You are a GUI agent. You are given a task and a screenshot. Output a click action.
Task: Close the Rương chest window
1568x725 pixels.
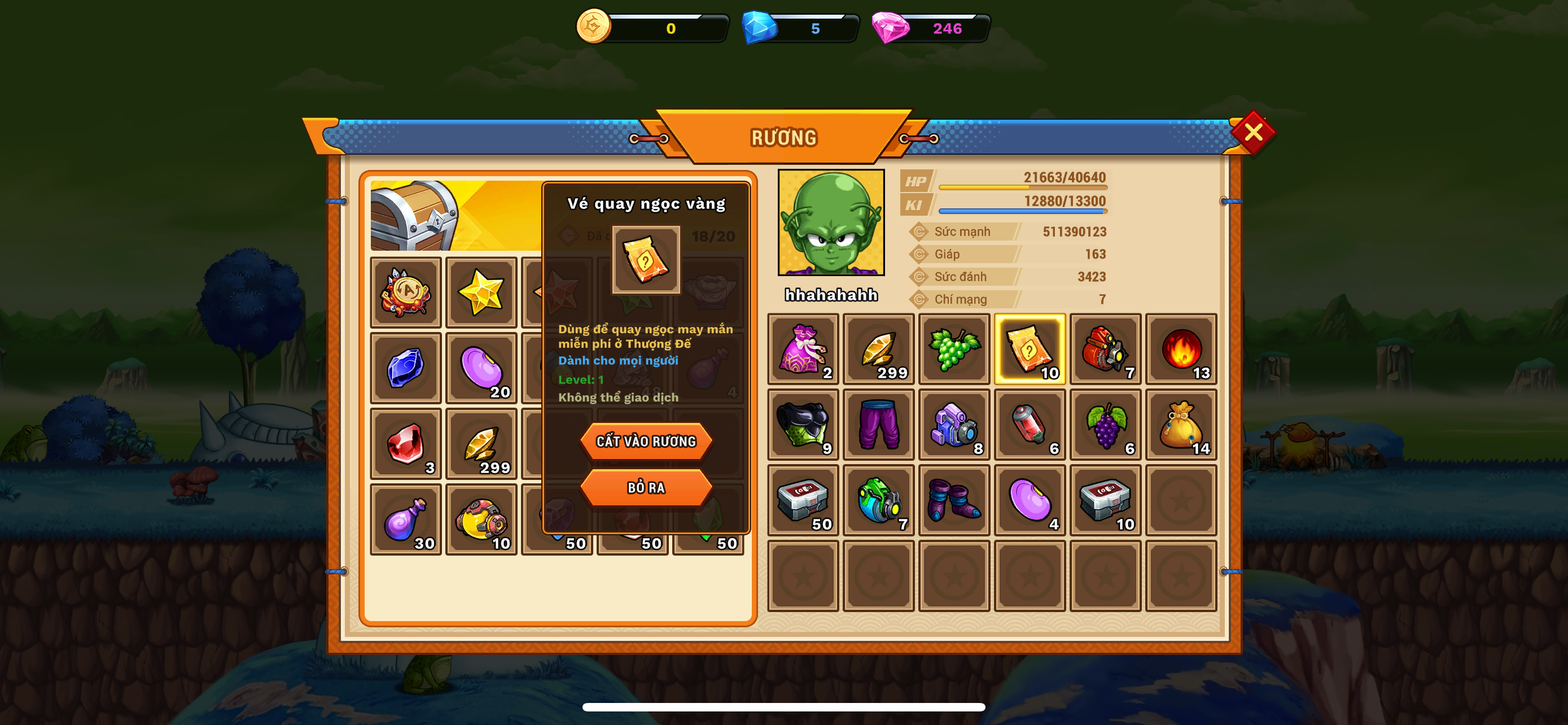[x=1252, y=132]
